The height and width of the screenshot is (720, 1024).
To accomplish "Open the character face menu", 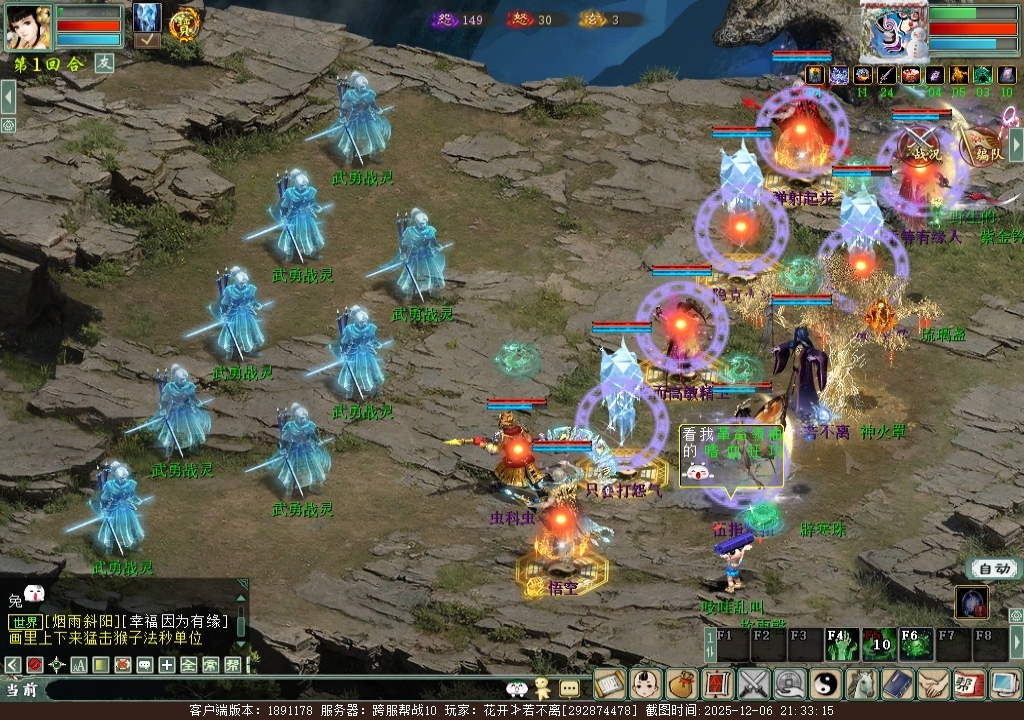I will click(x=646, y=684).
